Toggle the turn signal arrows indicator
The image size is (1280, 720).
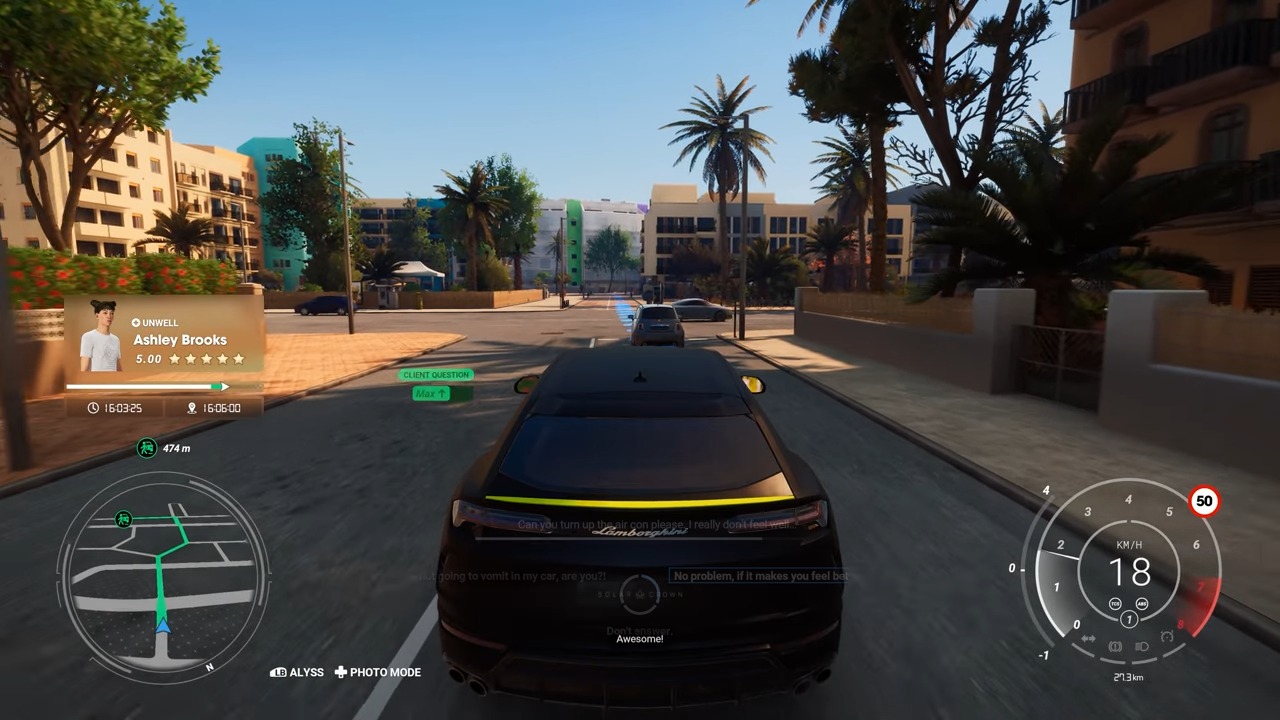(x=1088, y=638)
